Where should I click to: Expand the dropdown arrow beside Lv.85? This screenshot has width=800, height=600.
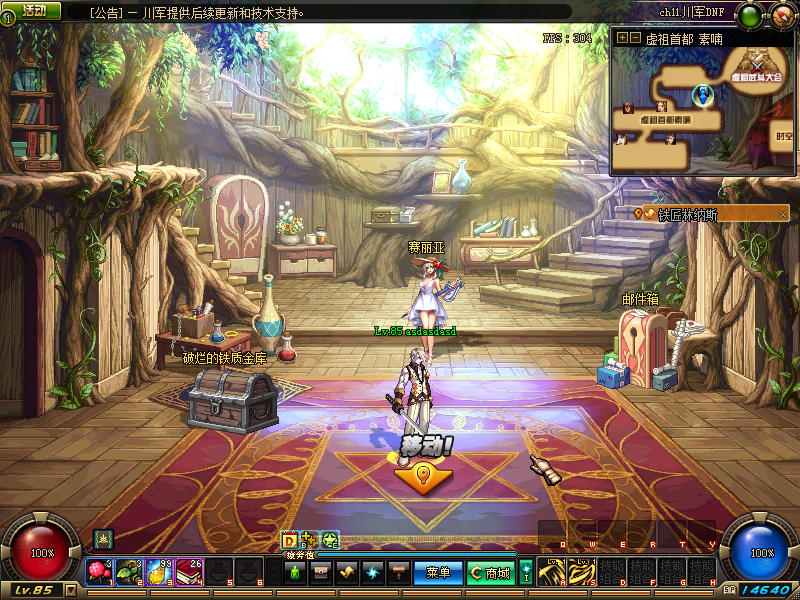coord(70,590)
